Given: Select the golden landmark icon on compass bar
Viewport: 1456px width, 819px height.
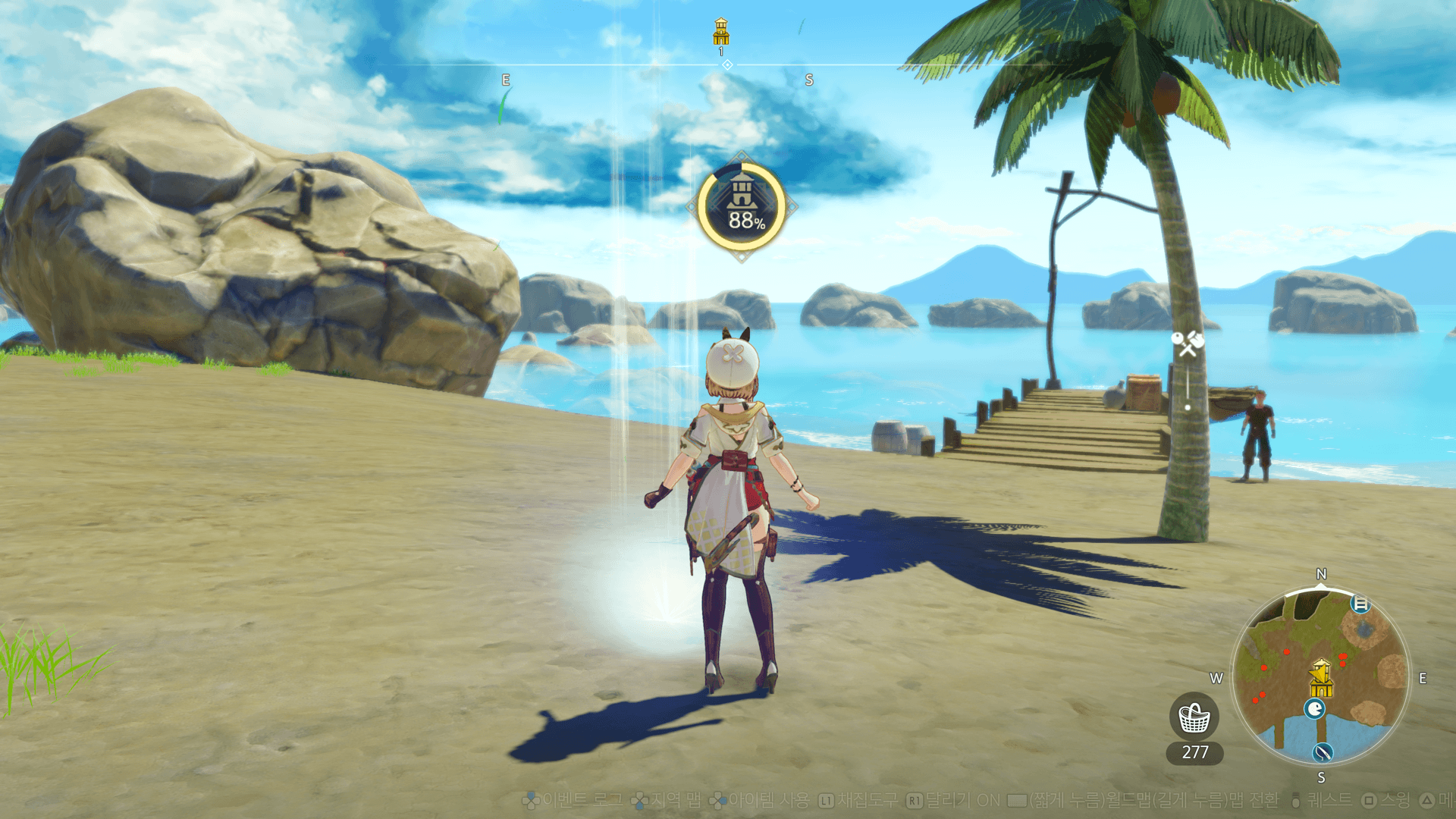Looking at the screenshot, I should (x=721, y=32).
